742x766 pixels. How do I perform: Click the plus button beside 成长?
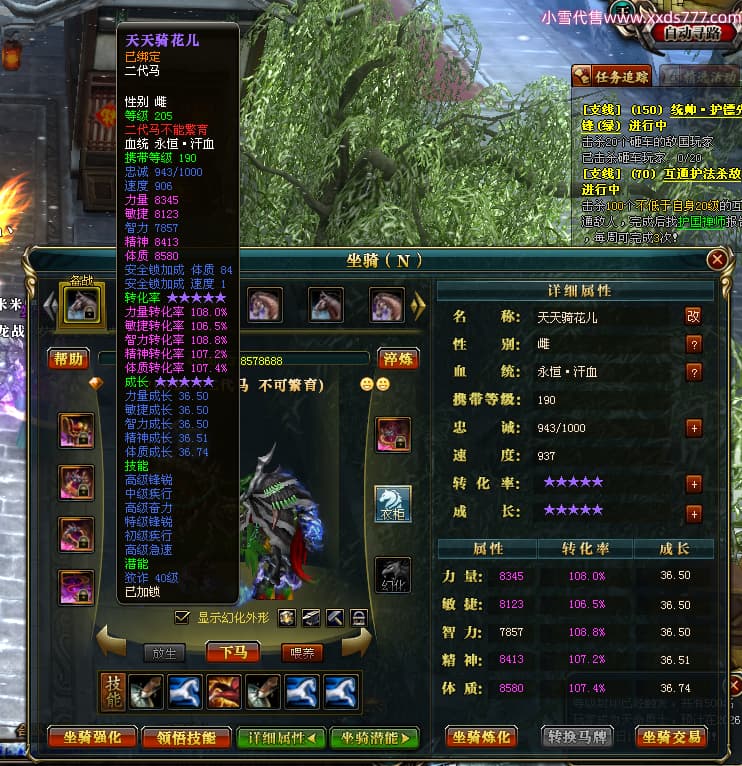(694, 513)
